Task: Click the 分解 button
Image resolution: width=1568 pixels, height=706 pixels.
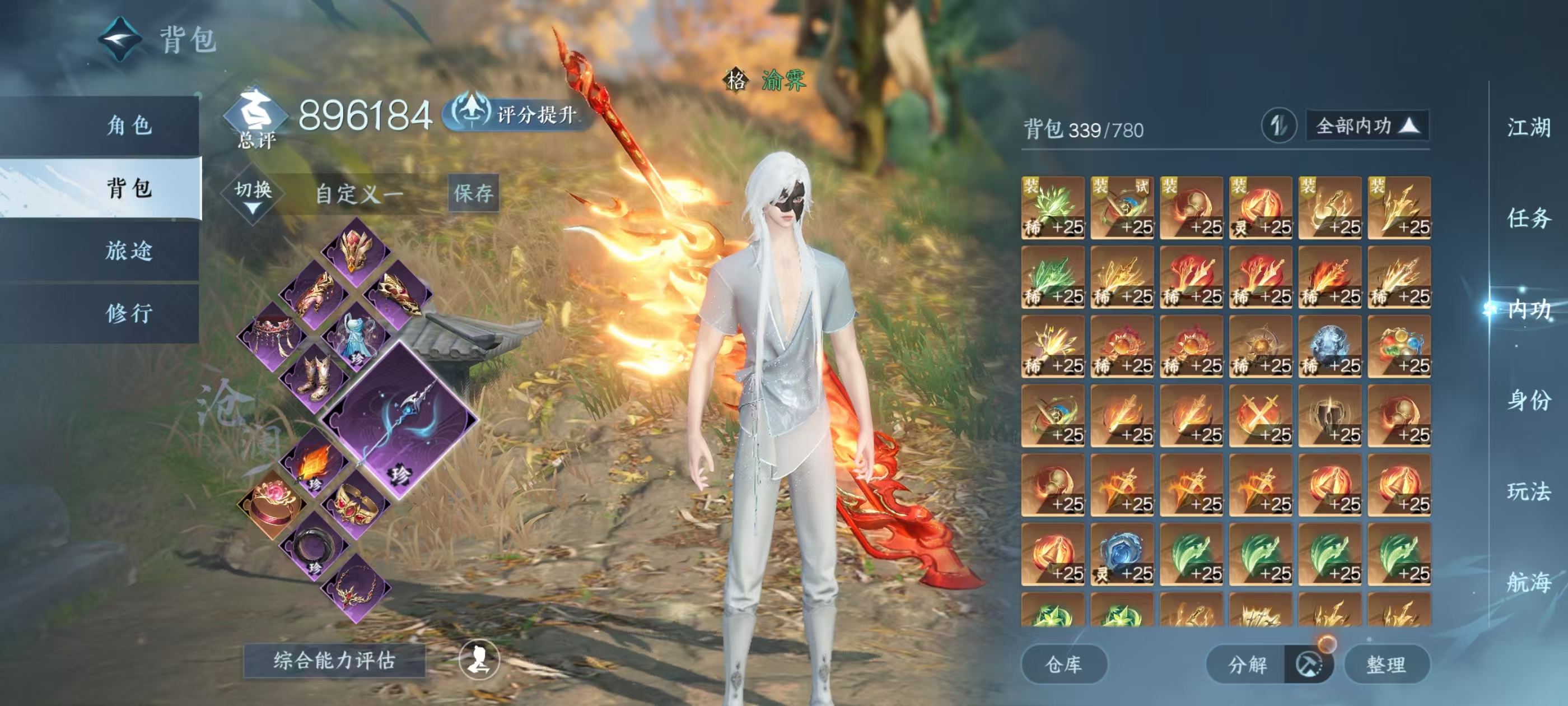Action: pos(1247,664)
